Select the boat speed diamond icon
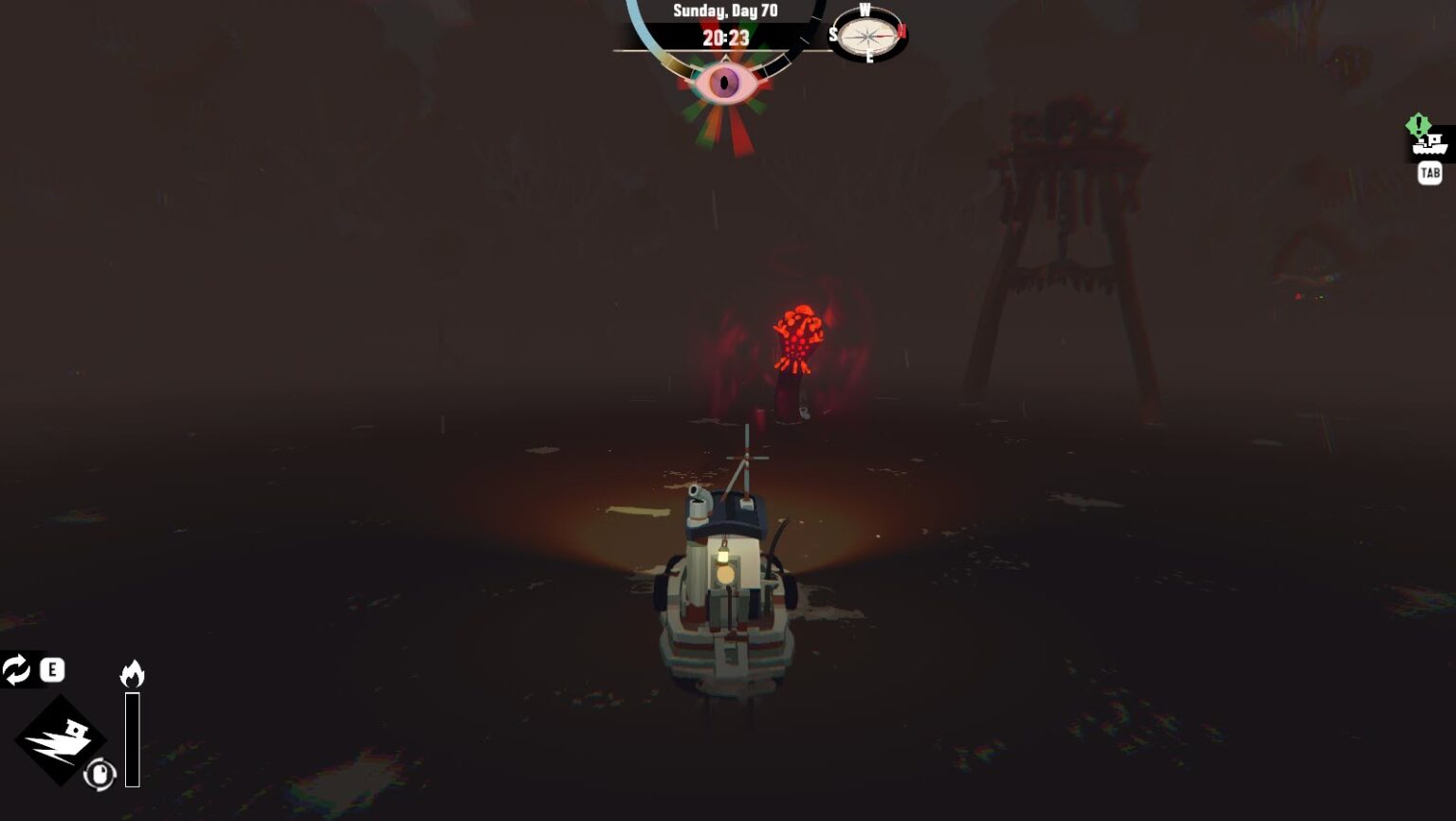Viewport: 1456px width, 821px height. 63,738
